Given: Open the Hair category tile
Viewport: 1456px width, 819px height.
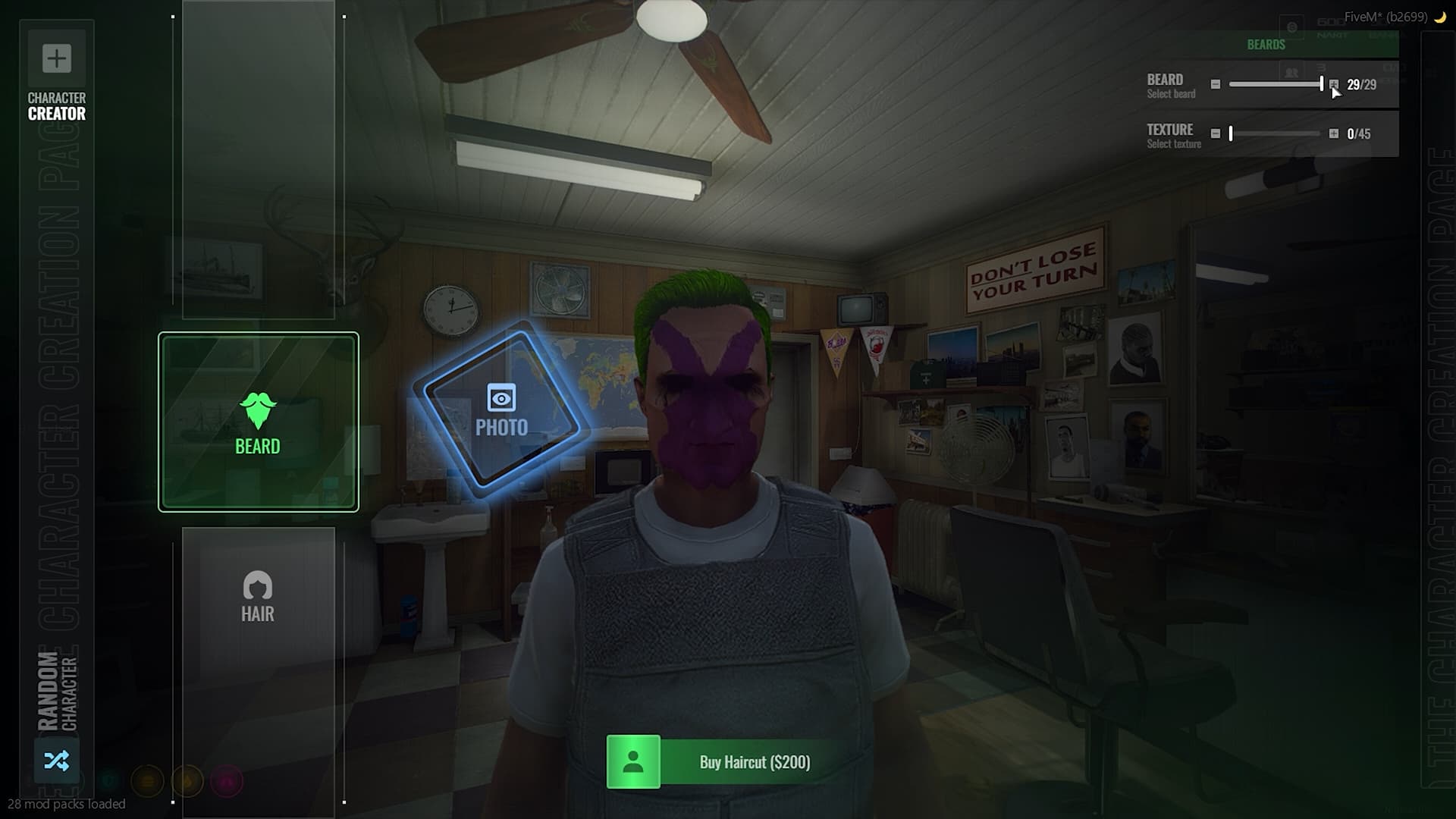Looking at the screenshot, I should click(258, 597).
